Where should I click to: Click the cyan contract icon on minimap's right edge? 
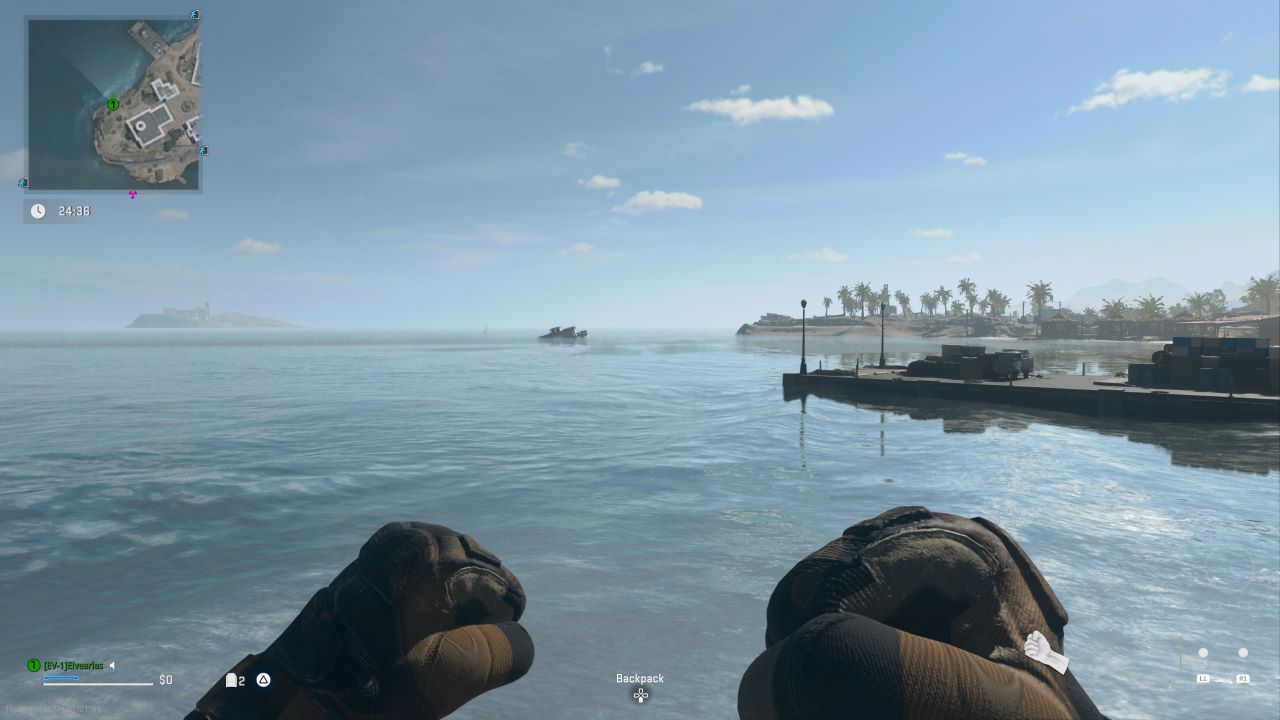click(202, 150)
